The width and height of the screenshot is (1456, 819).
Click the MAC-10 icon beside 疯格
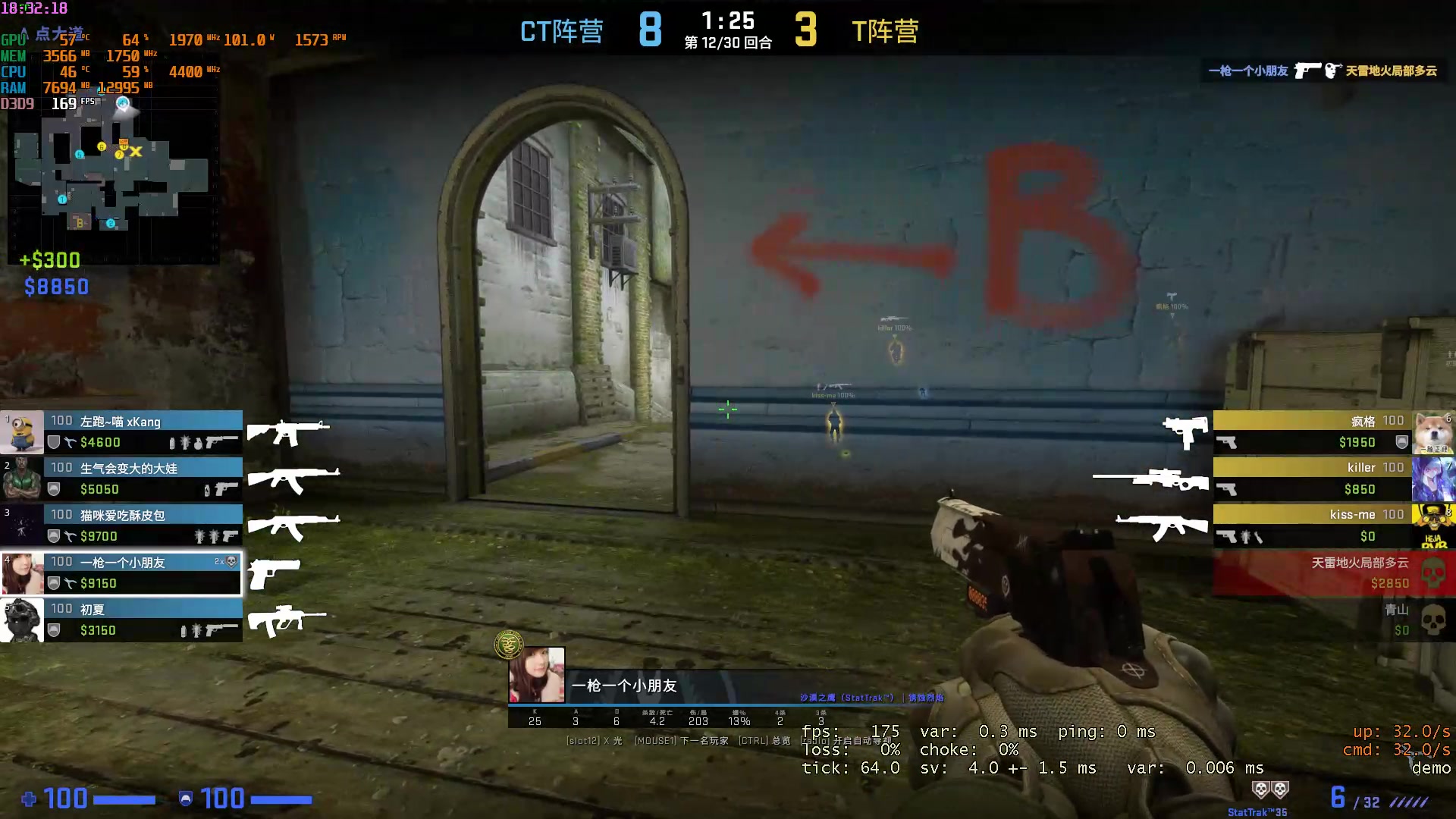pos(1185,429)
